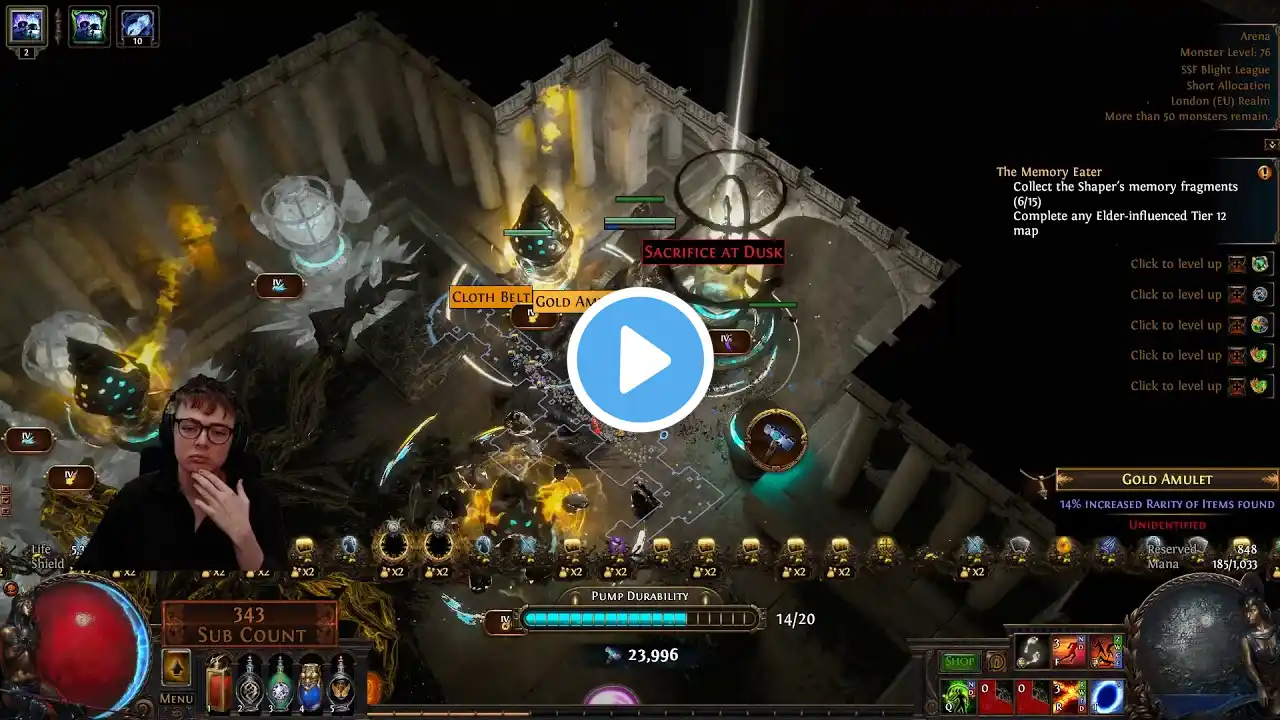
Task: Pick up the Sacrifice at Dusk label
Action: pos(712,252)
